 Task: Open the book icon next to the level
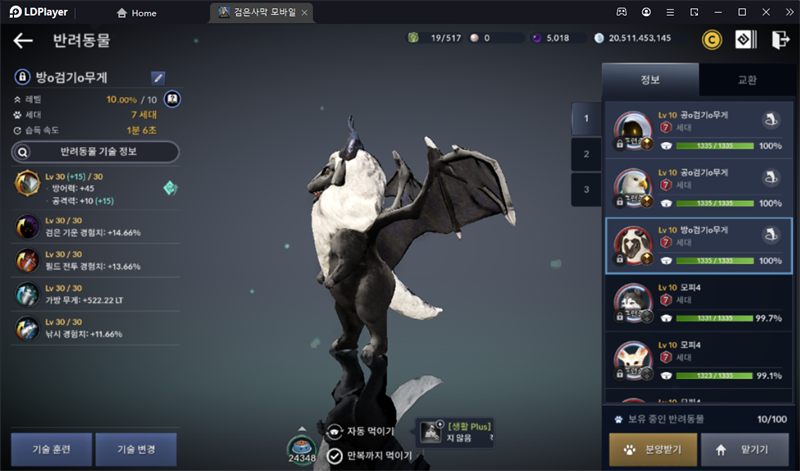point(172,99)
